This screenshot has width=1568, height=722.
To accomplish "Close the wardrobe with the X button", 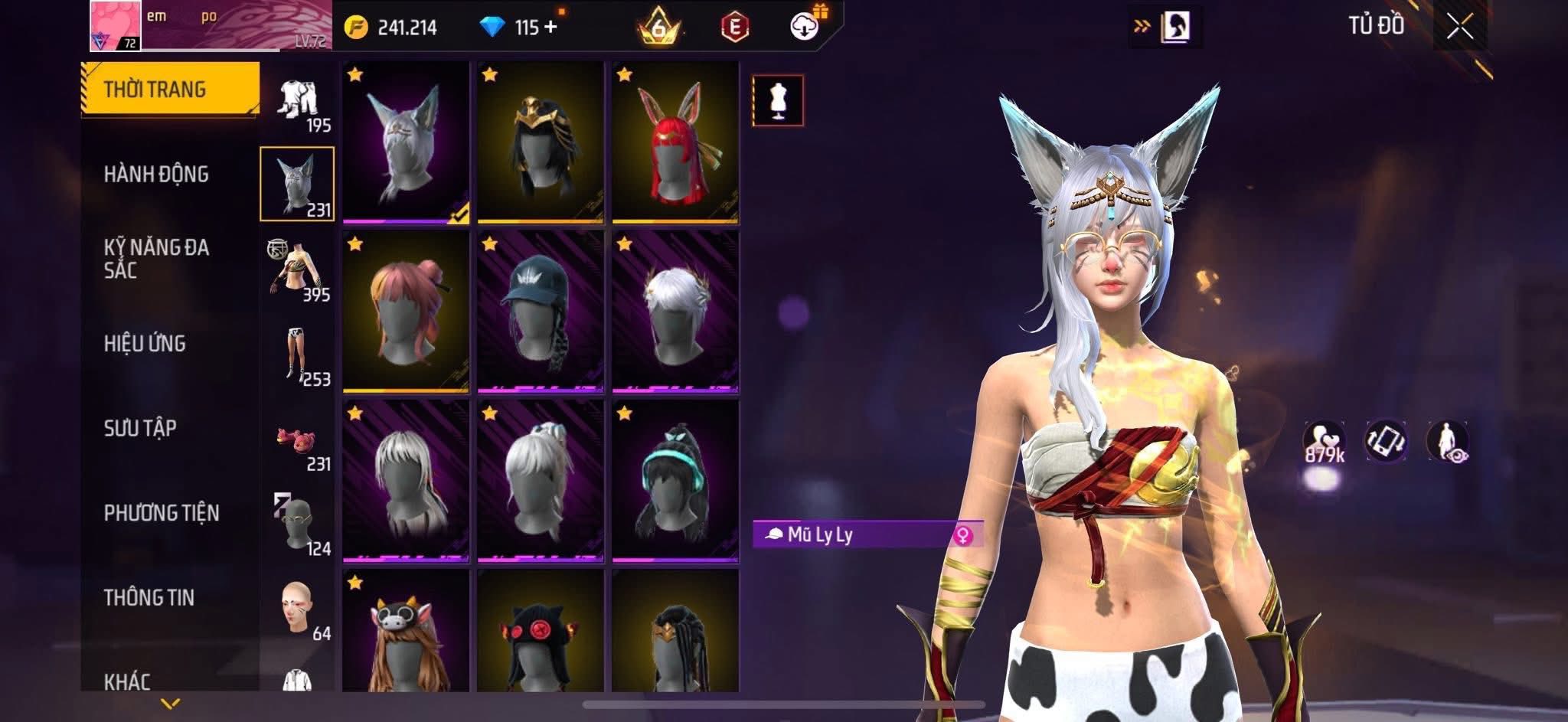I will [x=1459, y=28].
